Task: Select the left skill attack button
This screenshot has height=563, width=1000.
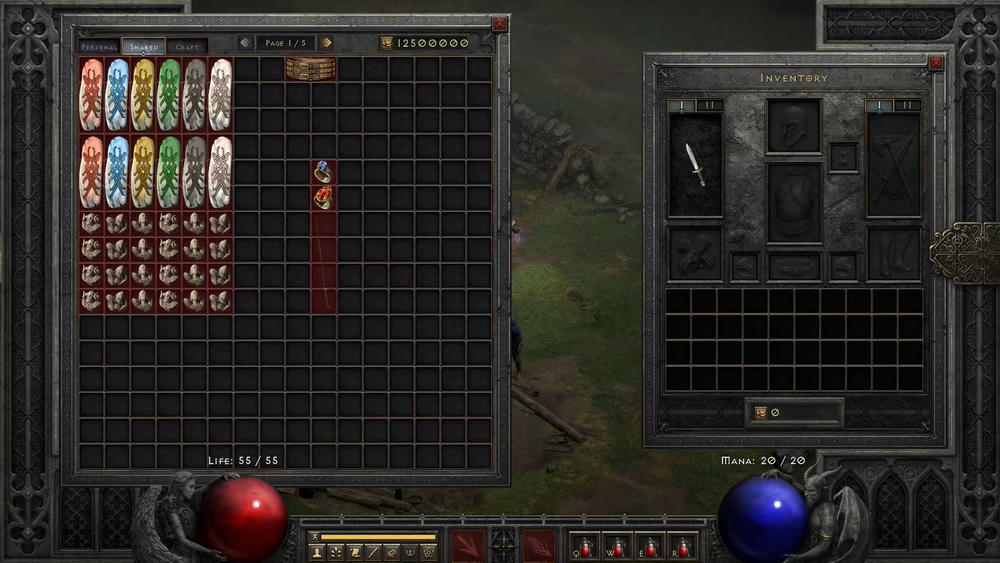Action: (467, 545)
